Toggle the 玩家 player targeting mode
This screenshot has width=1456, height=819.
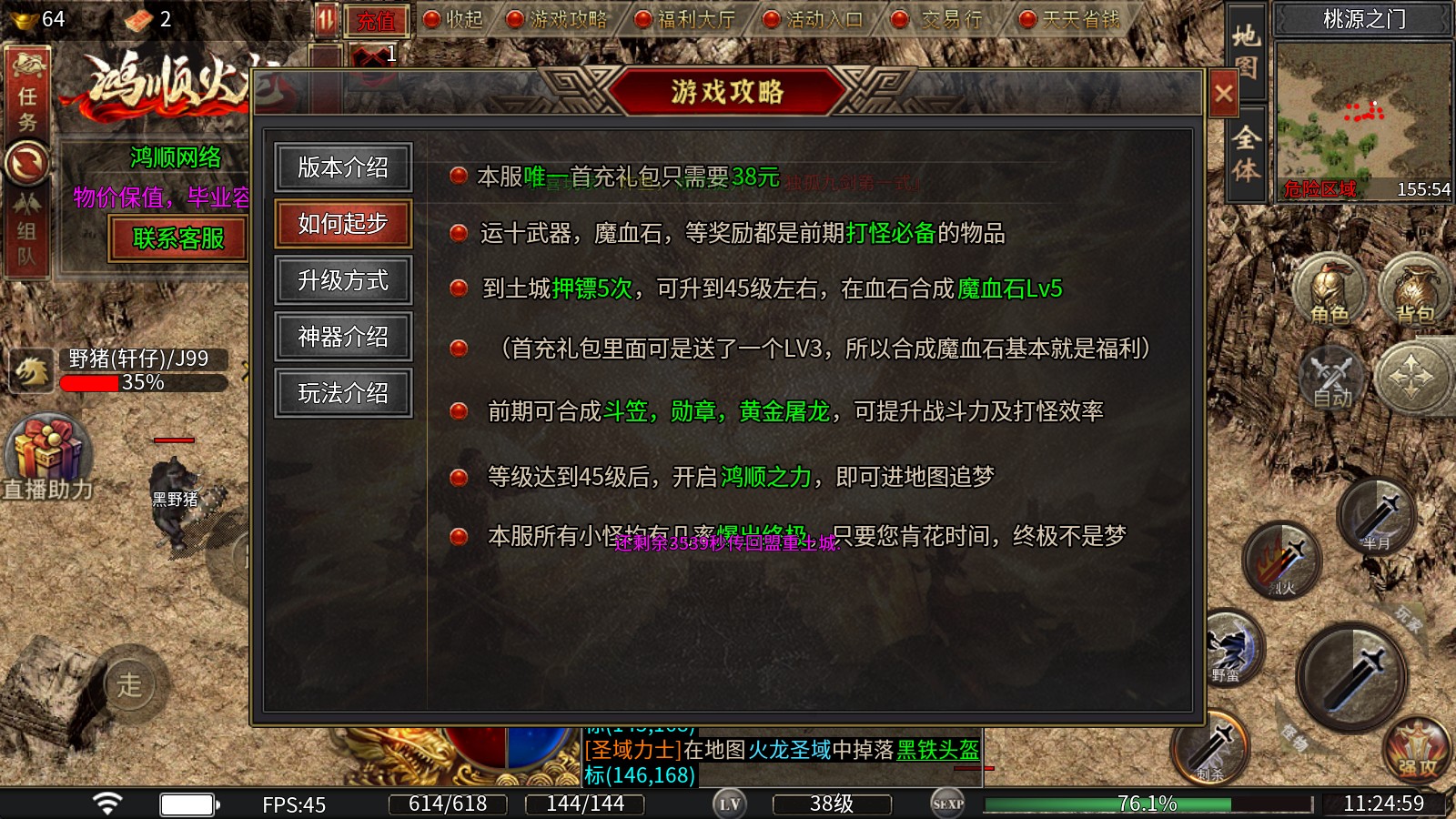pyautogui.click(x=1410, y=617)
